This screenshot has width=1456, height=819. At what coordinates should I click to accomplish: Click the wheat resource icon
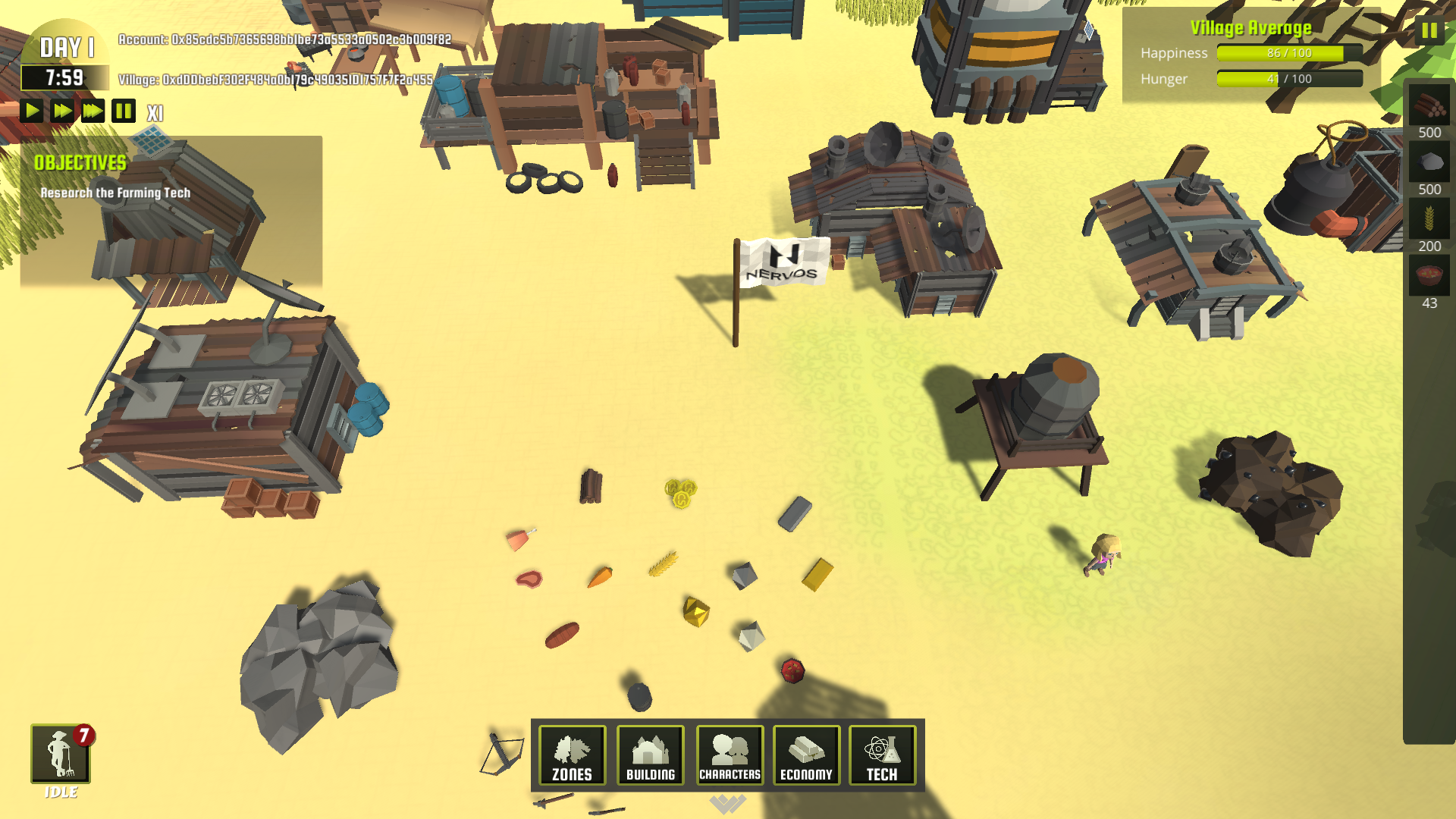coord(1429,219)
